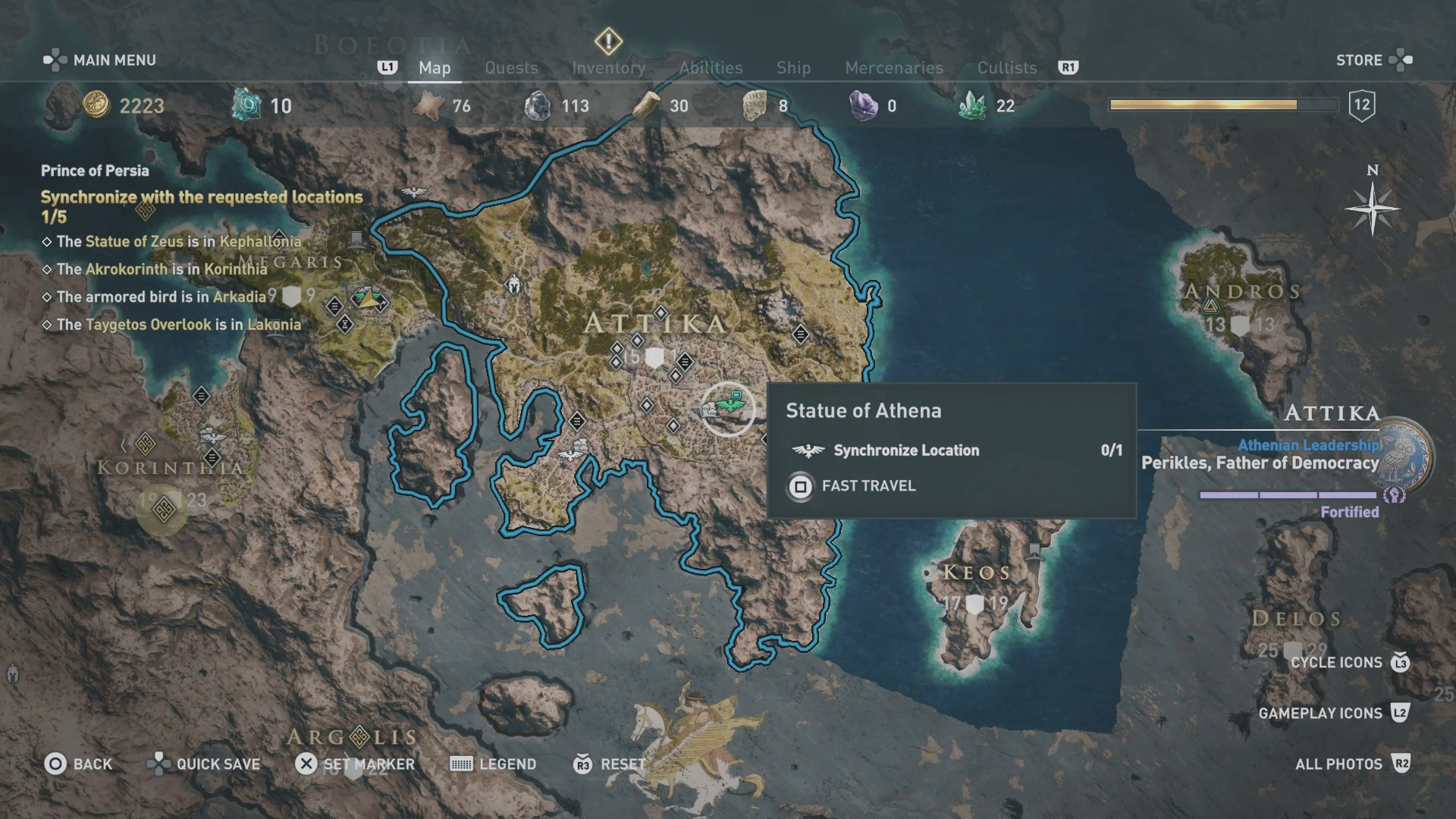The width and height of the screenshot is (1456, 819).
Task: Click the Prince of Persia quest tracker
Action: tap(95, 171)
